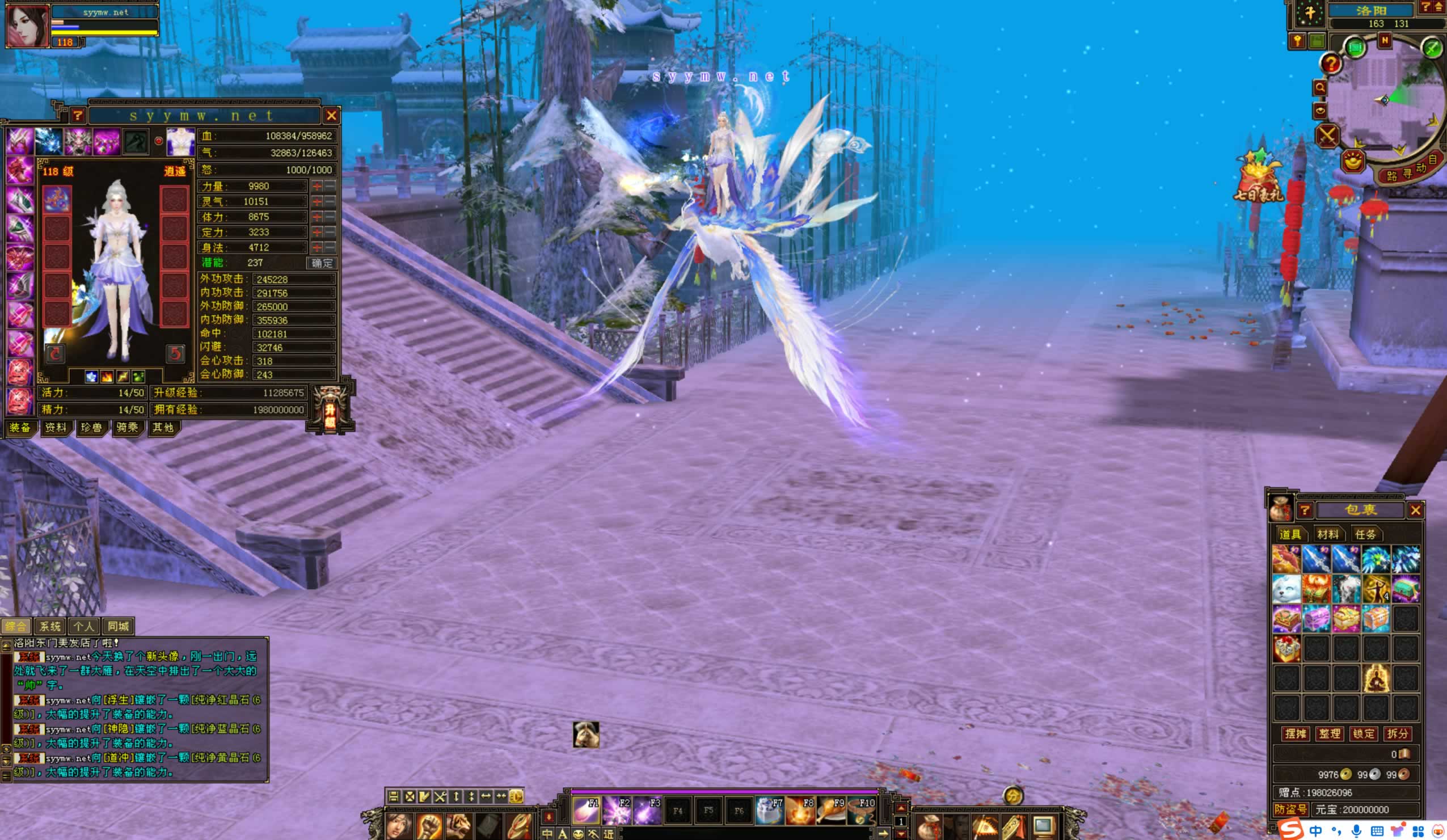Select the 骑乘 mount tab
The image size is (1447, 840).
point(127,428)
